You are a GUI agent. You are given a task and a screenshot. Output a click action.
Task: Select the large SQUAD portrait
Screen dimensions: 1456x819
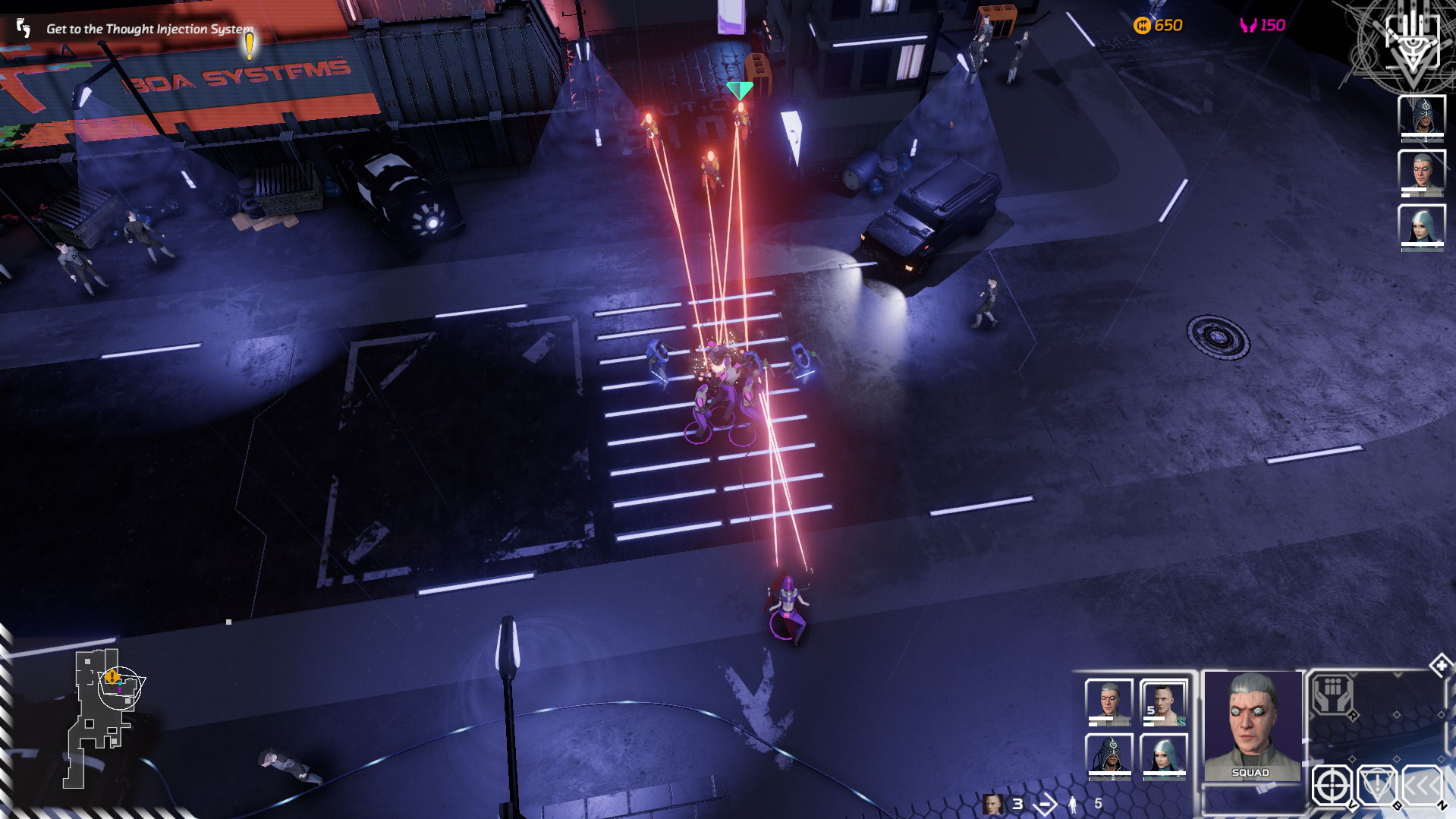[x=1251, y=725]
